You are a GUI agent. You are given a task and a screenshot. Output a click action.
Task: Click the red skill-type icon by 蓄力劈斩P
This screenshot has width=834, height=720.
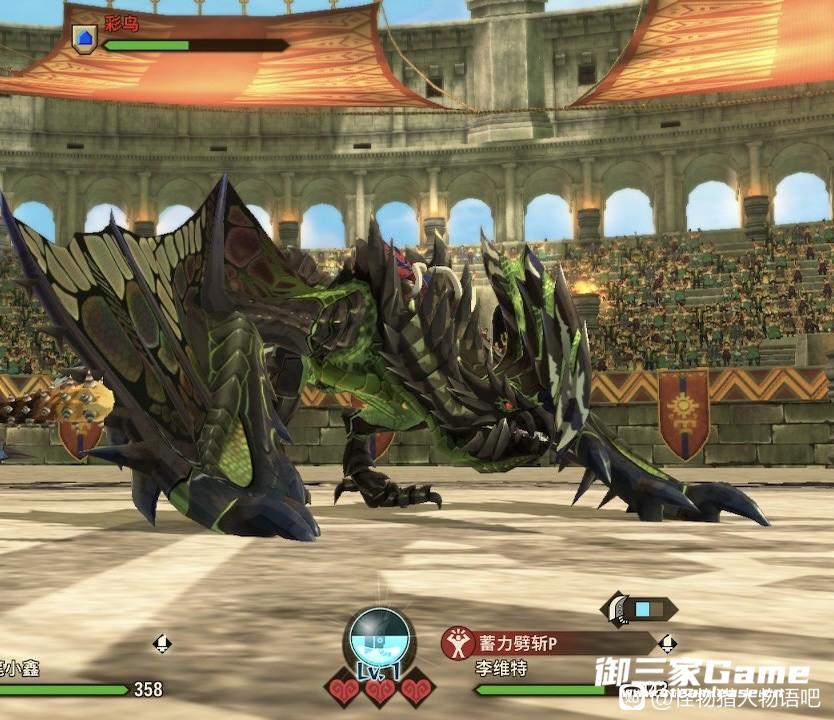click(458, 642)
